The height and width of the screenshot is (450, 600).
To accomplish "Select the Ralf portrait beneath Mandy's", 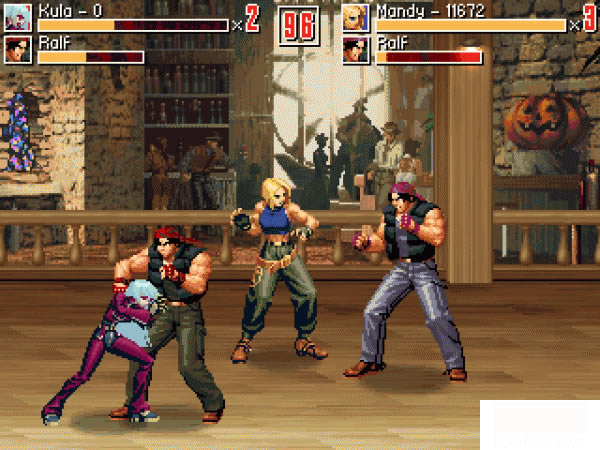I will [x=356, y=50].
